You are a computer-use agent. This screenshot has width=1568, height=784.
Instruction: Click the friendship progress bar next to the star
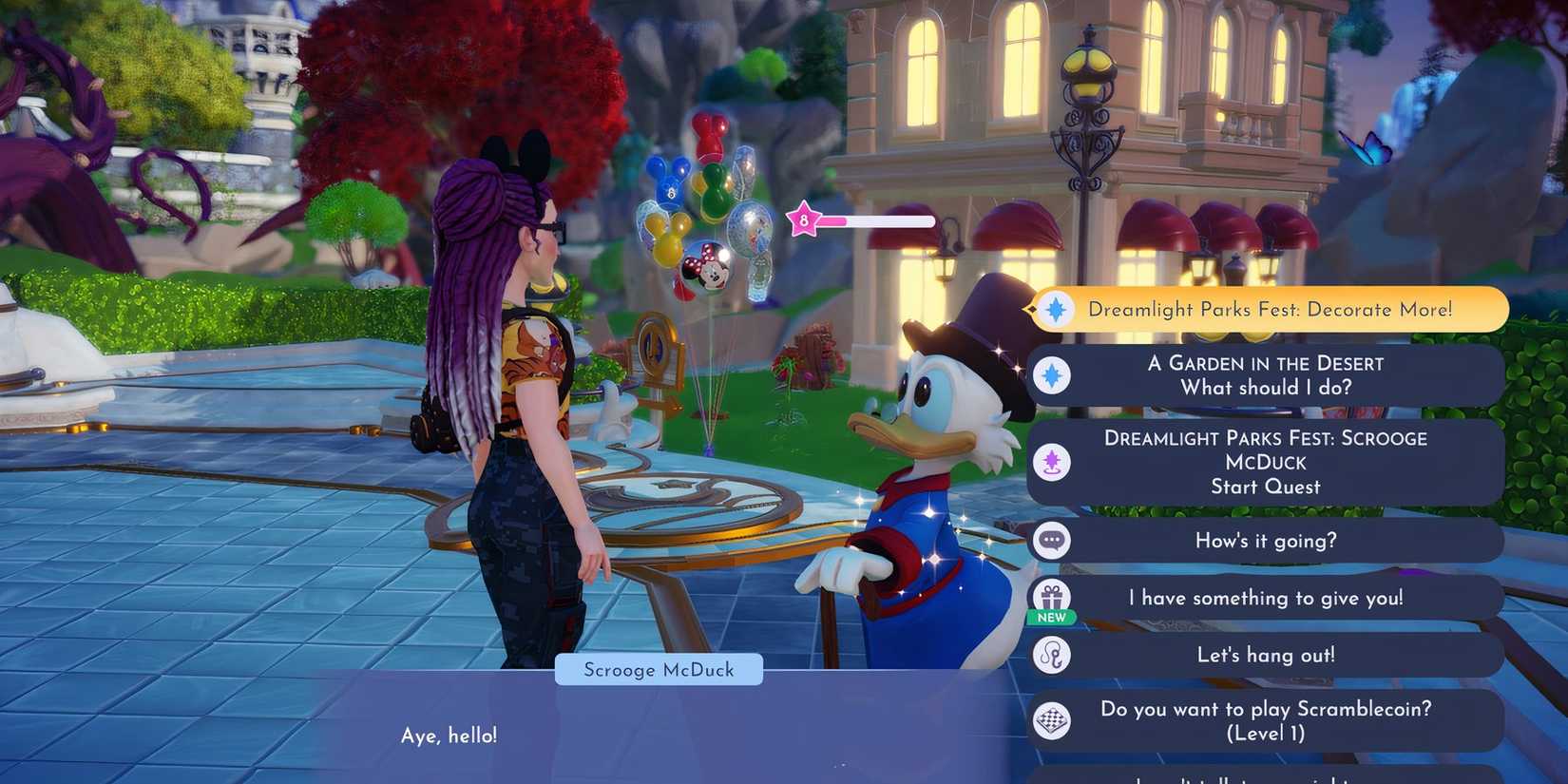tap(879, 220)
